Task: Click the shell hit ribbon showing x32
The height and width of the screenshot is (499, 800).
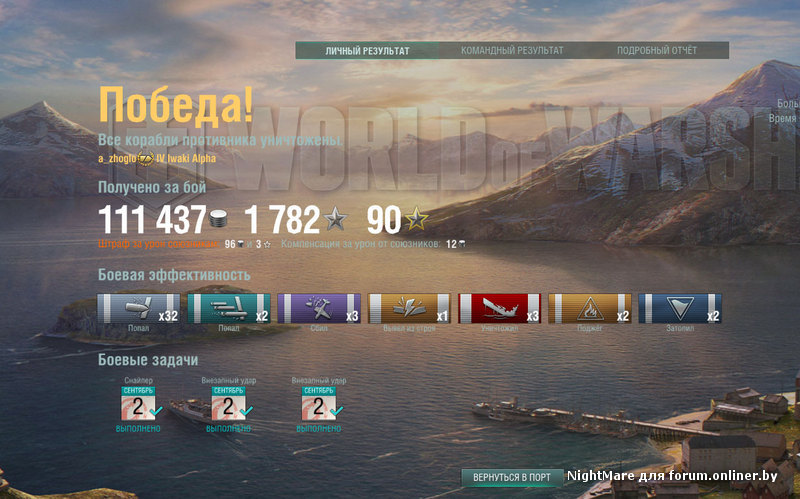Action: point(138,308)
